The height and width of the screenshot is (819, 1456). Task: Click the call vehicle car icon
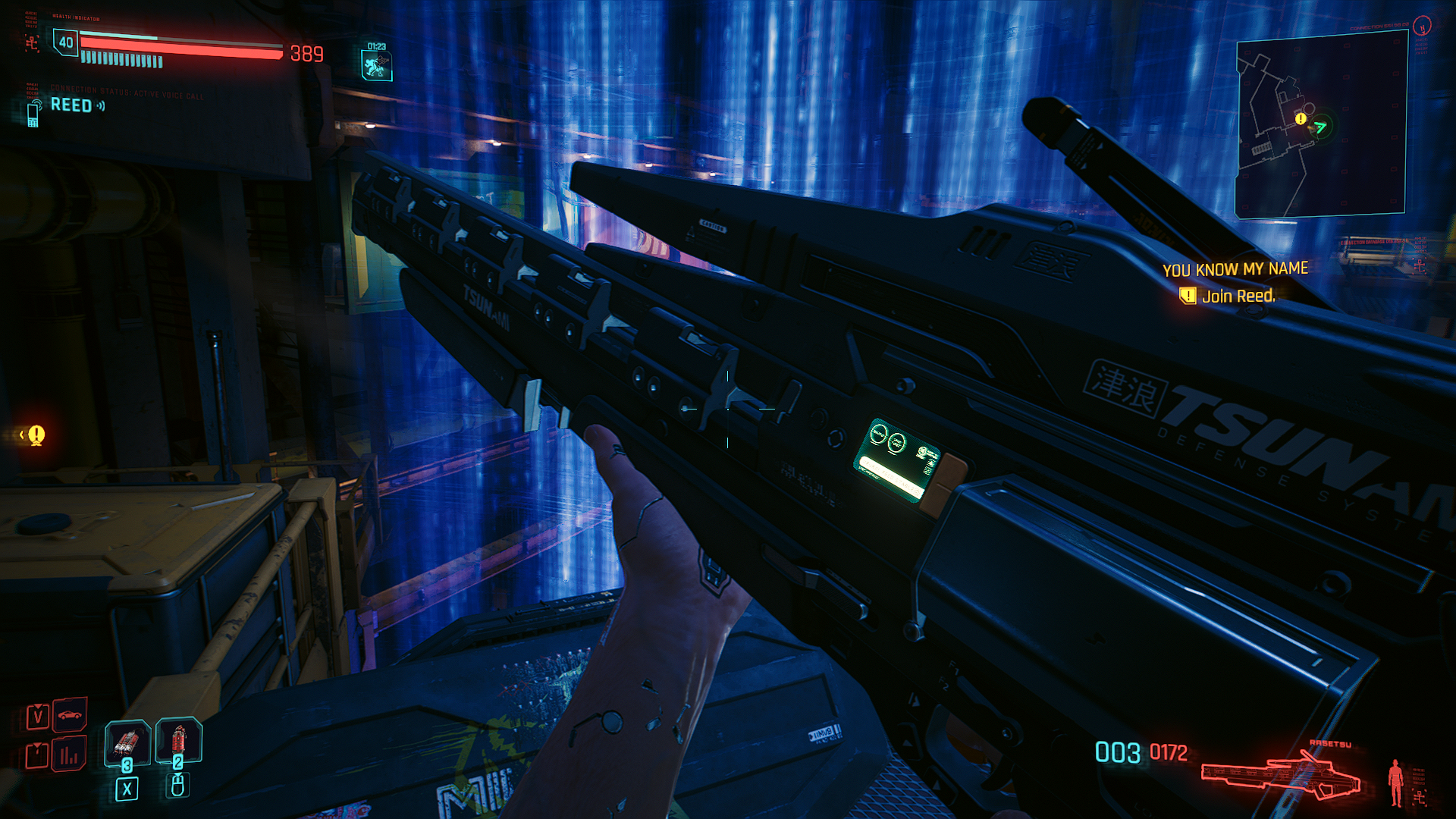point(70,715)
